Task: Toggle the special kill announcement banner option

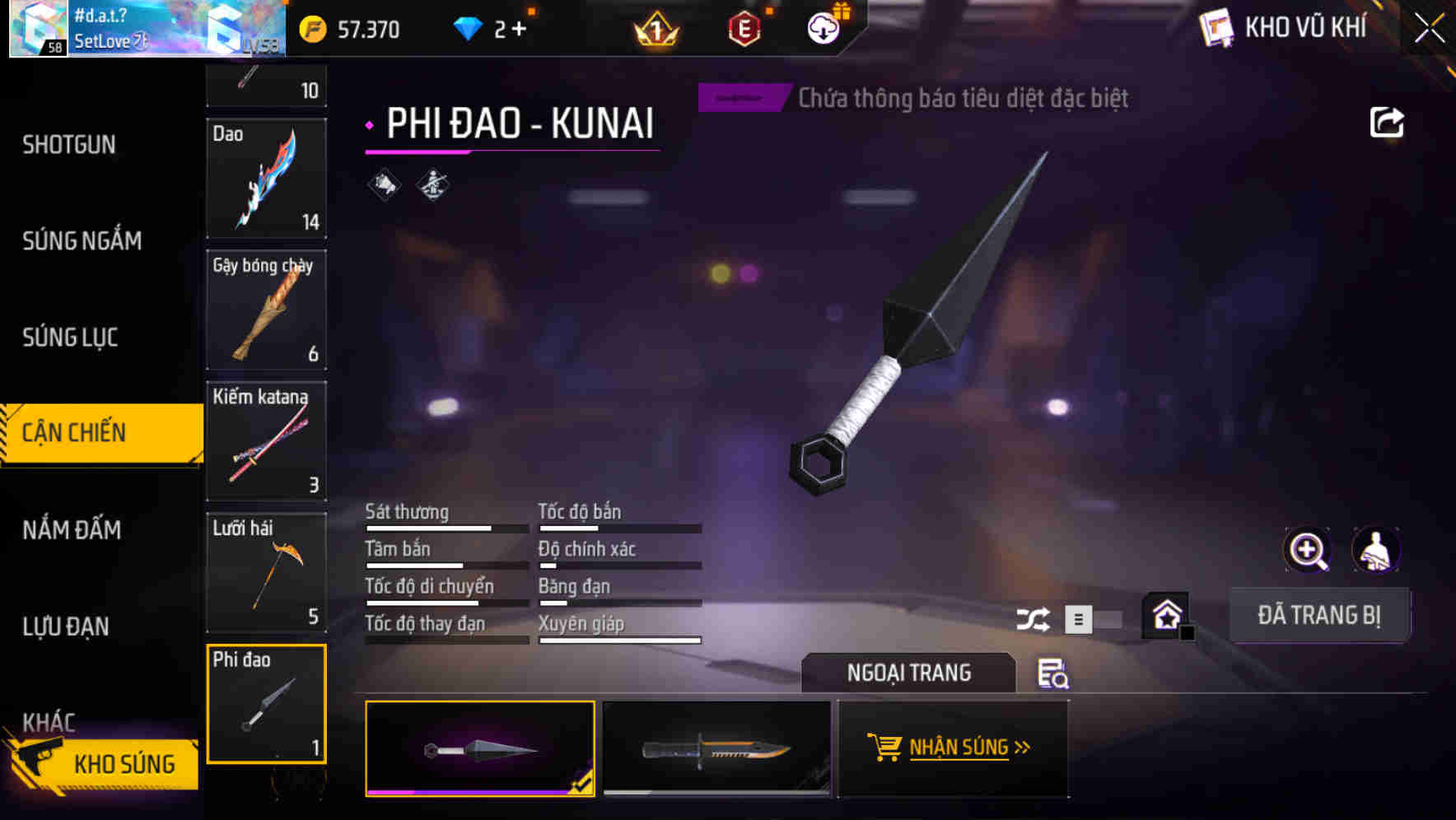Action: point(742,97)
